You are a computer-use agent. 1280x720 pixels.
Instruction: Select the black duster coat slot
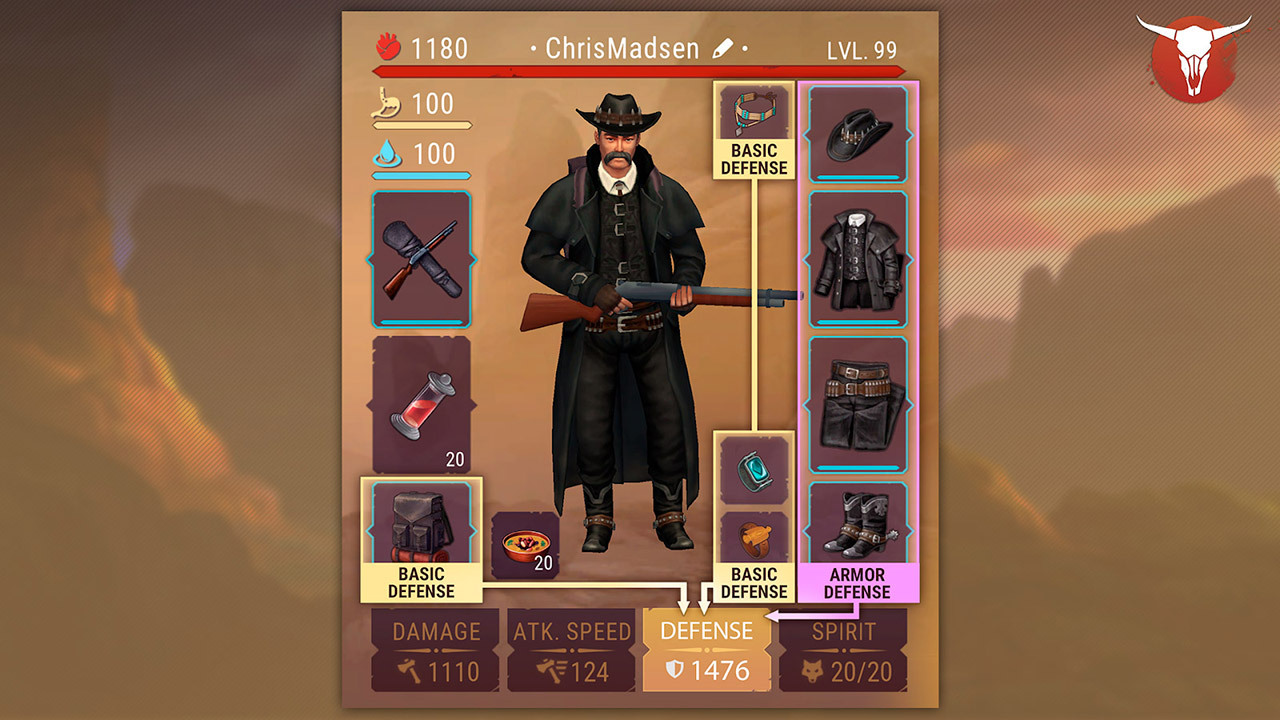click(x=858, y=259)
